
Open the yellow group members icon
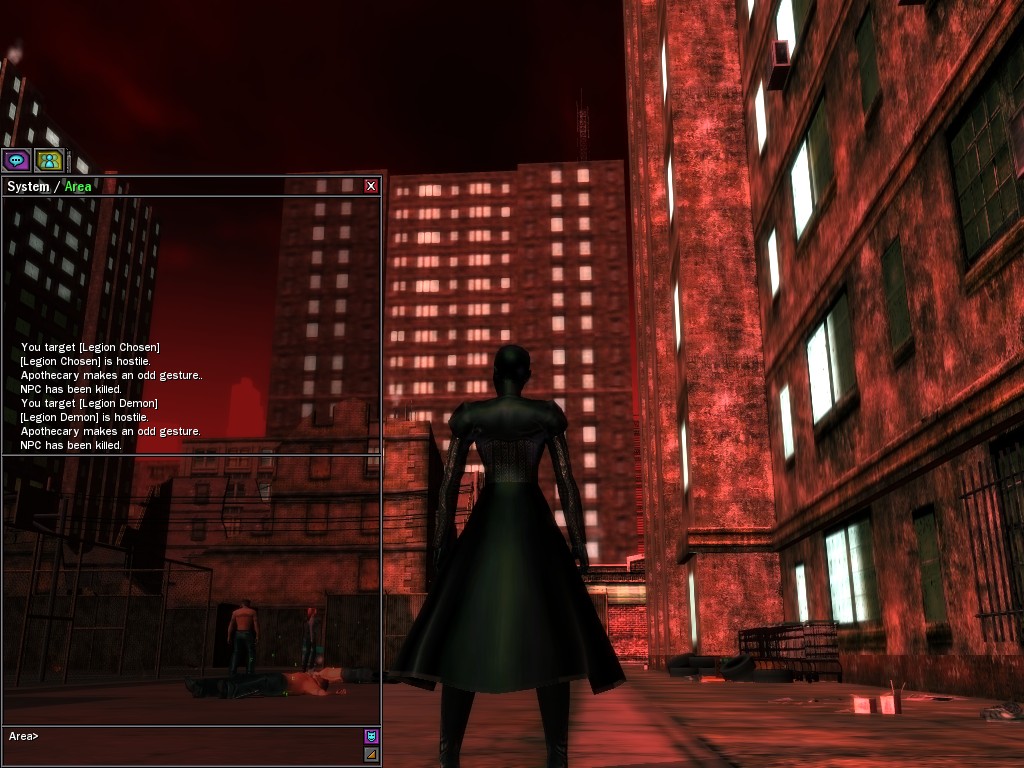pyautogui.click(x=49, y=160)
